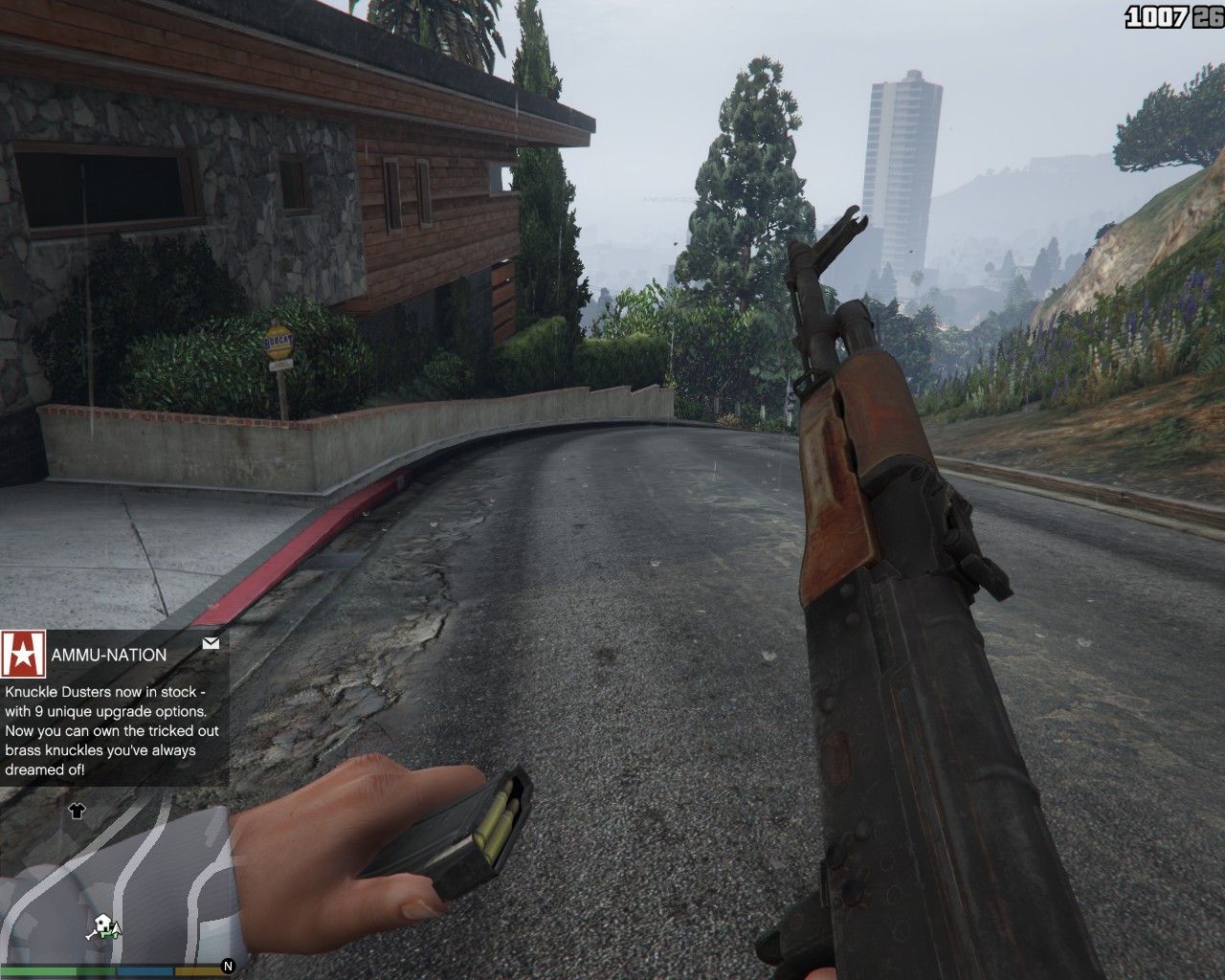The image size is (1225, 980).
Task: Select the player arrow on the minimap
Action: point(116,928)
